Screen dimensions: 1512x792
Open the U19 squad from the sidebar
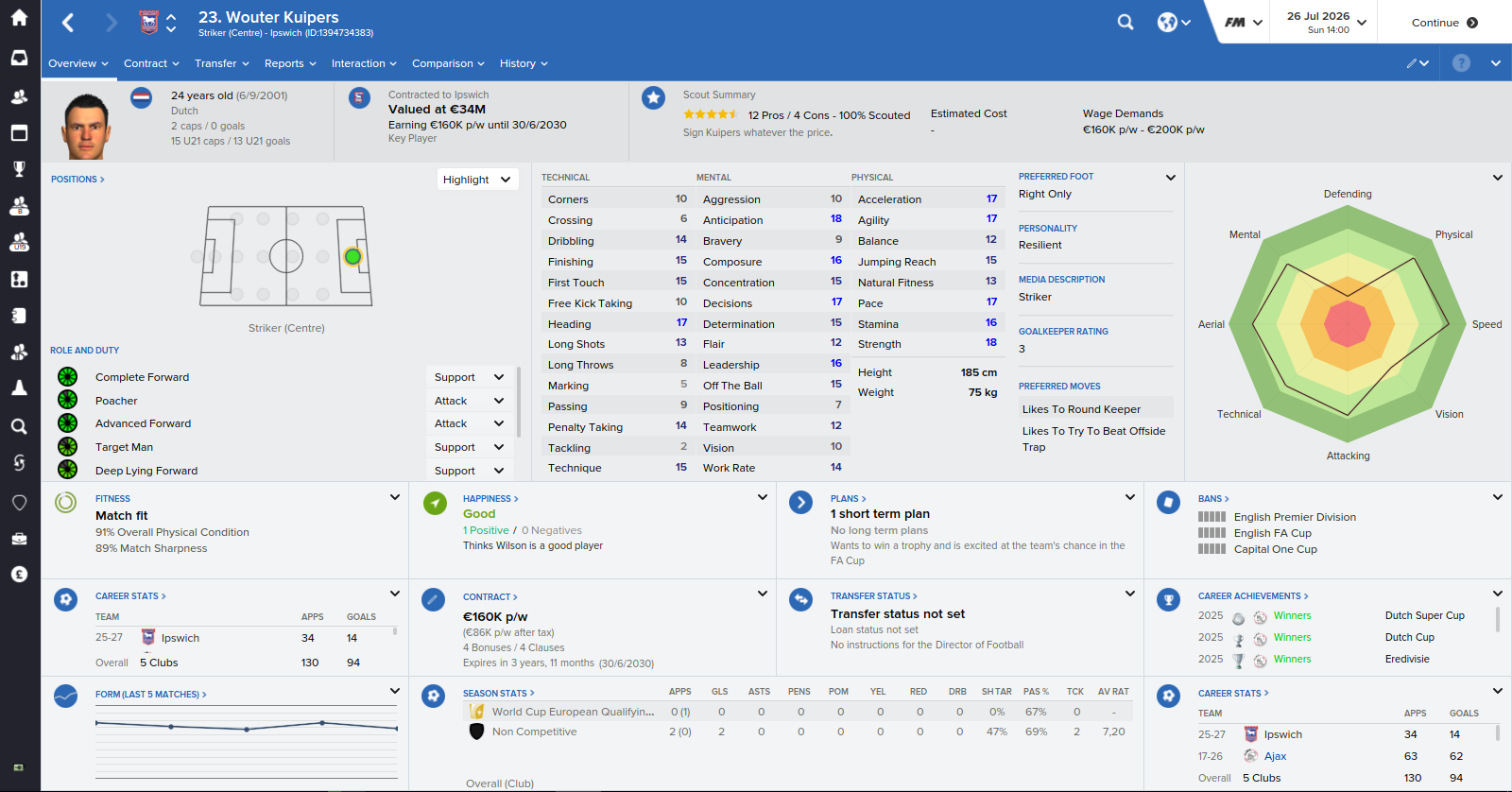(19, 242)
